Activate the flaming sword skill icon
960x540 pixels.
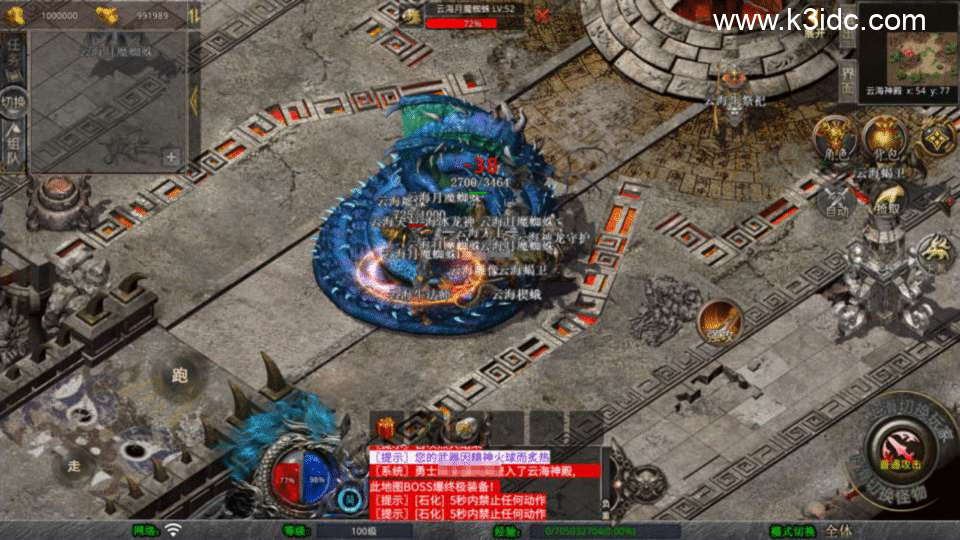click(720, 322)
